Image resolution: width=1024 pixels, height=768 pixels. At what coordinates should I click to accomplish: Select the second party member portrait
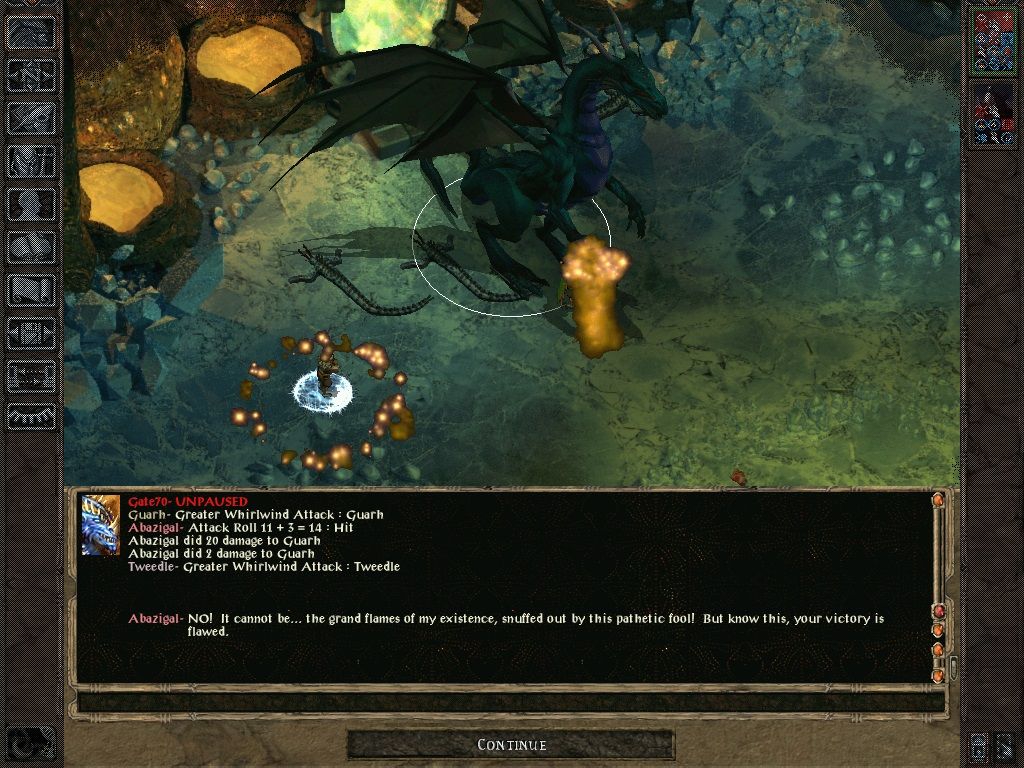[994, 114]
